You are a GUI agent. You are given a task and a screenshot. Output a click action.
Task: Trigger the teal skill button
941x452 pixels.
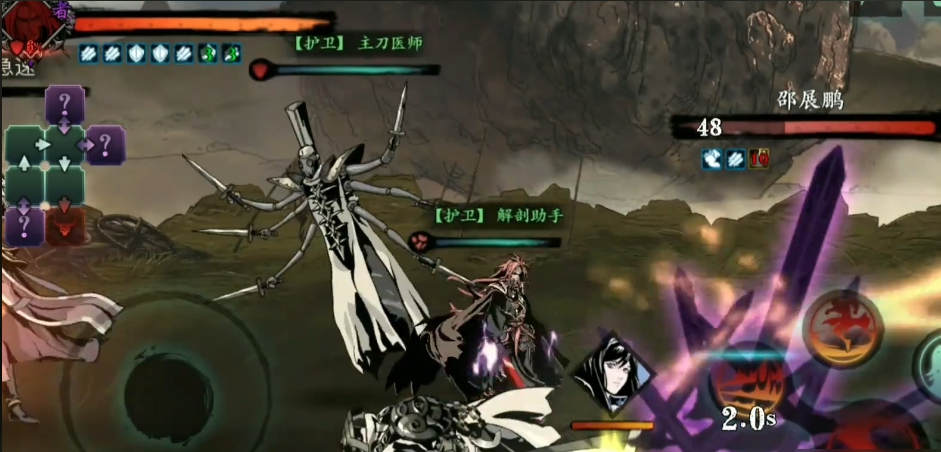(930, 366)
